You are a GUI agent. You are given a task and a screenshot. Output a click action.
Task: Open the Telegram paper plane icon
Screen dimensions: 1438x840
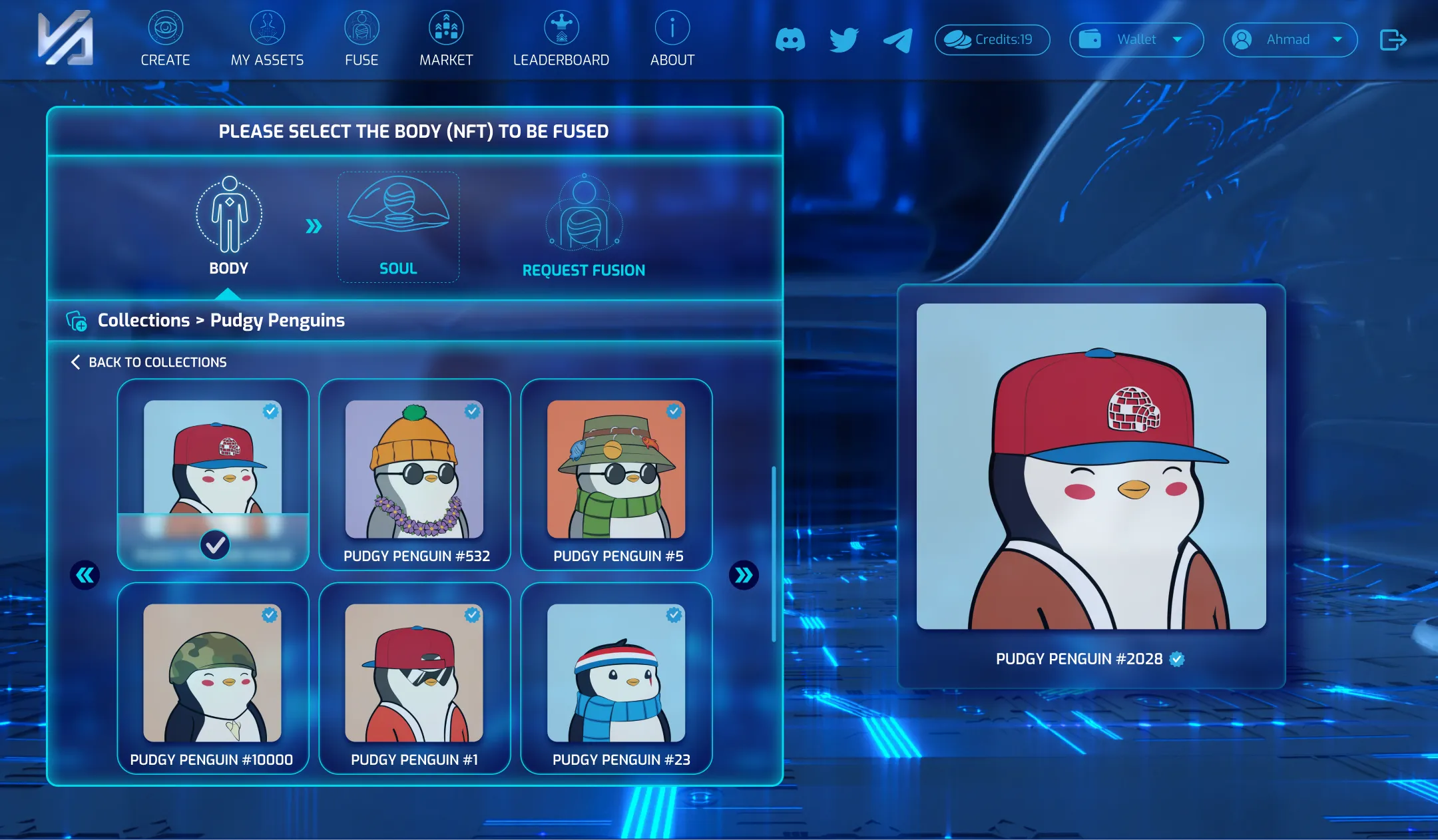click(897, 40)
